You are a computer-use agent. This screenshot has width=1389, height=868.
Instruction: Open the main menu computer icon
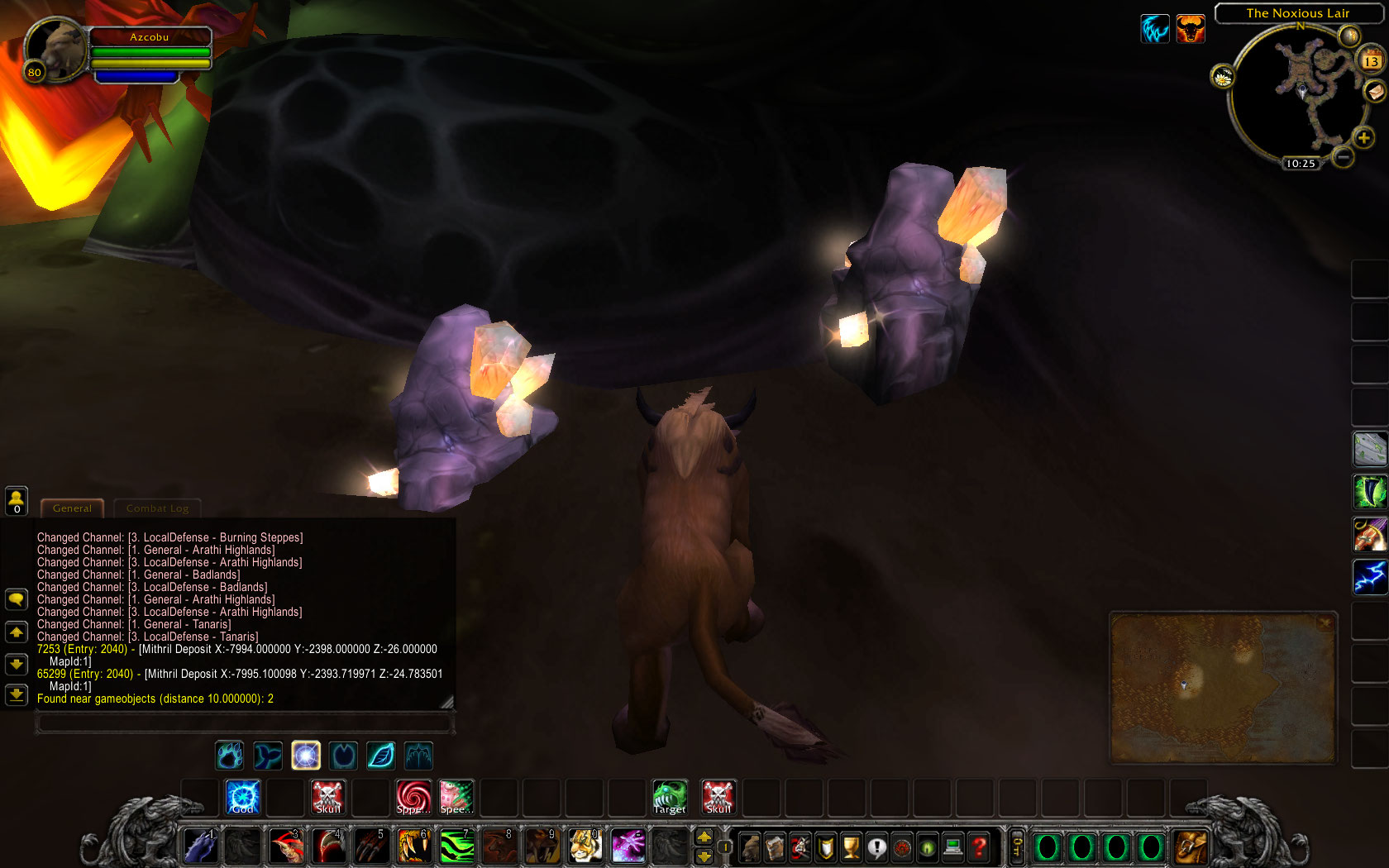(x=952, y=847)
